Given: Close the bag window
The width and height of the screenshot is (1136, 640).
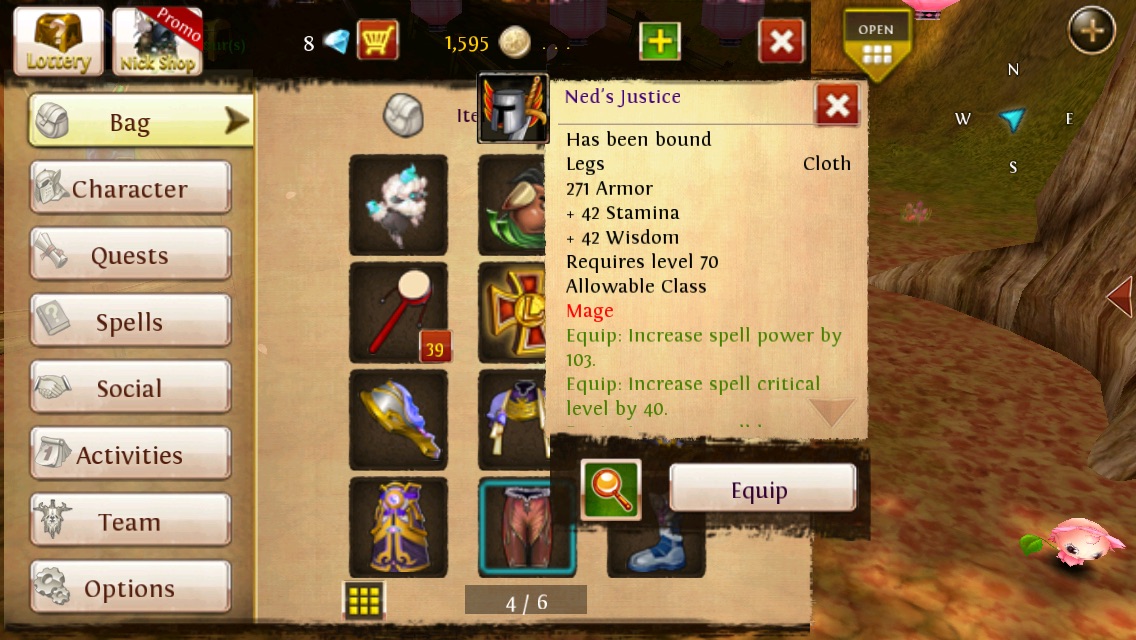Looking at the screenshot, I should tap(782, 42).
